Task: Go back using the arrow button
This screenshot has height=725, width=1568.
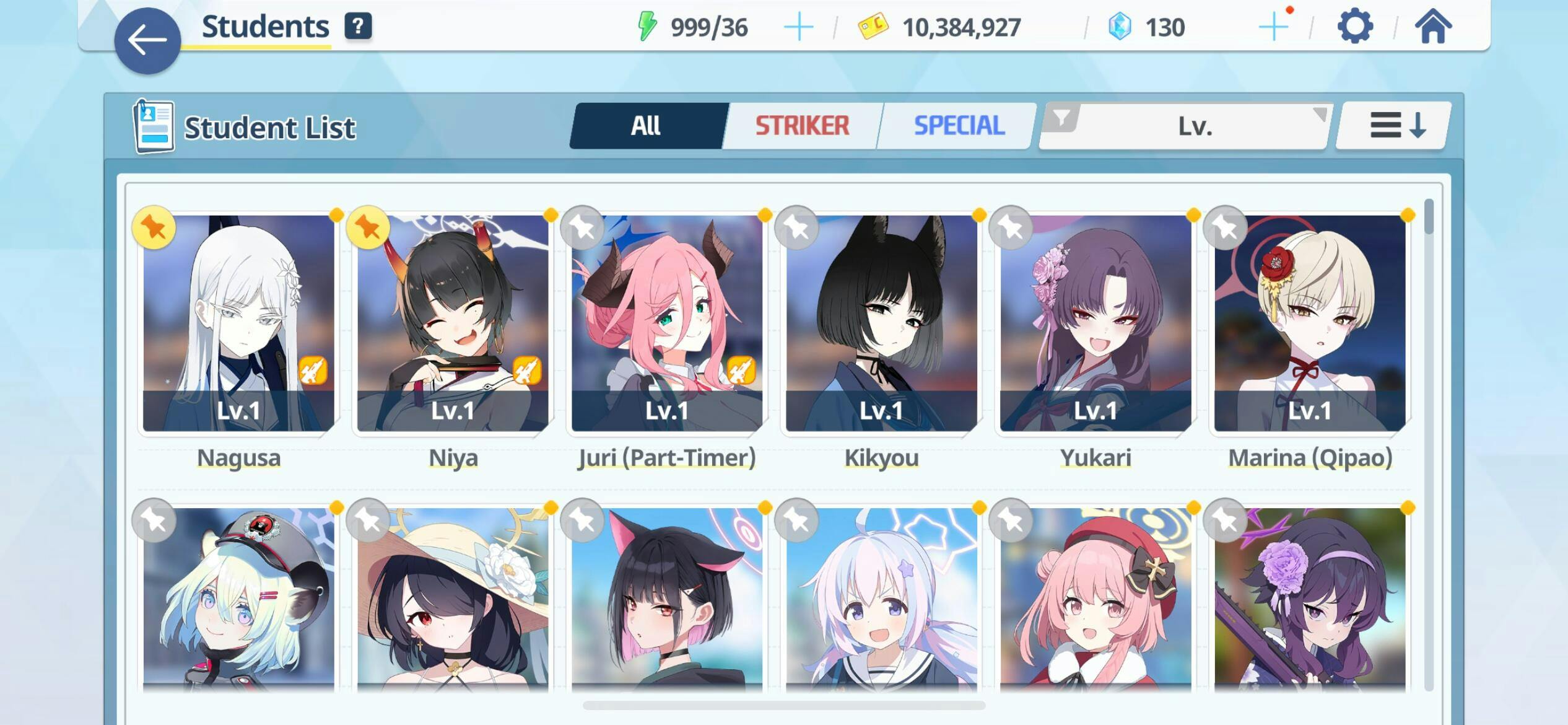Action: click(x=147, y=41)
